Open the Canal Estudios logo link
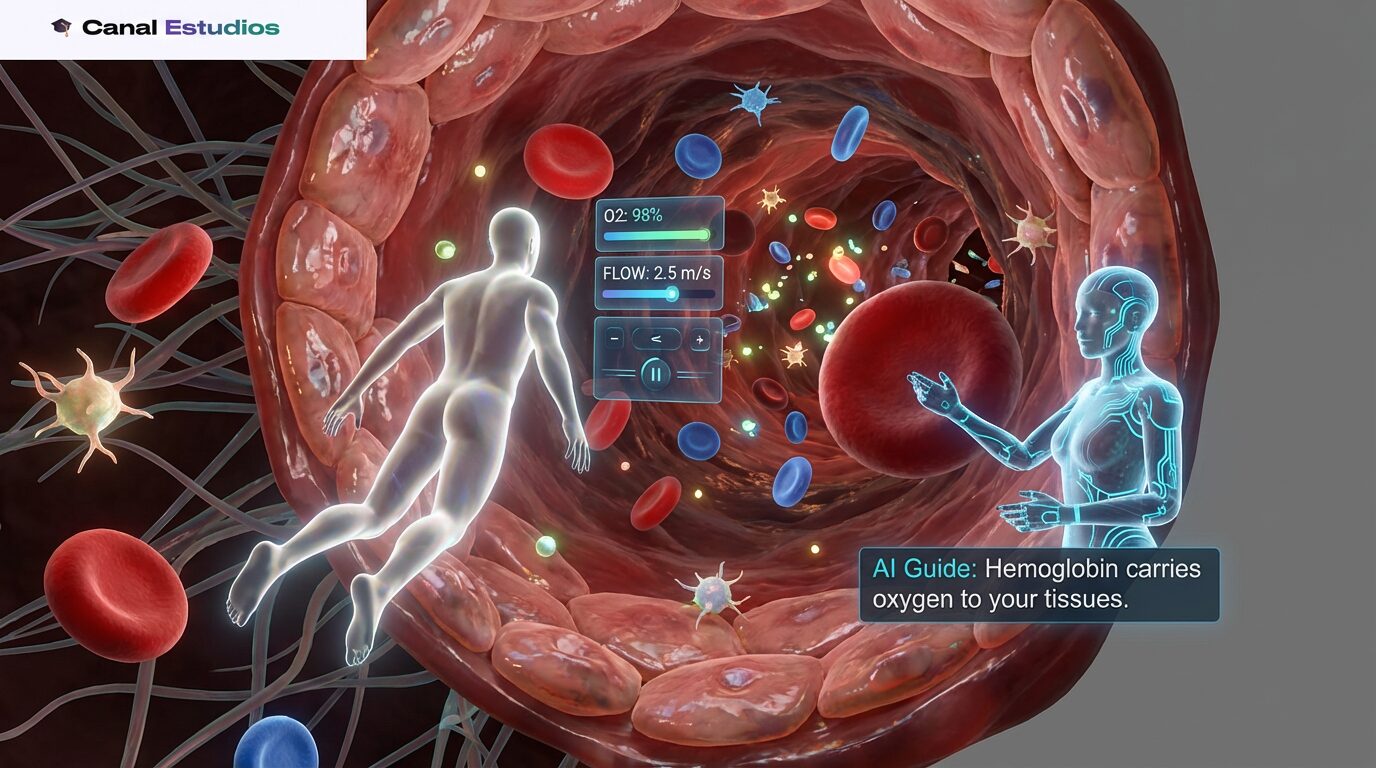Viewport: 1376px width, 768px height. [165, 28]
